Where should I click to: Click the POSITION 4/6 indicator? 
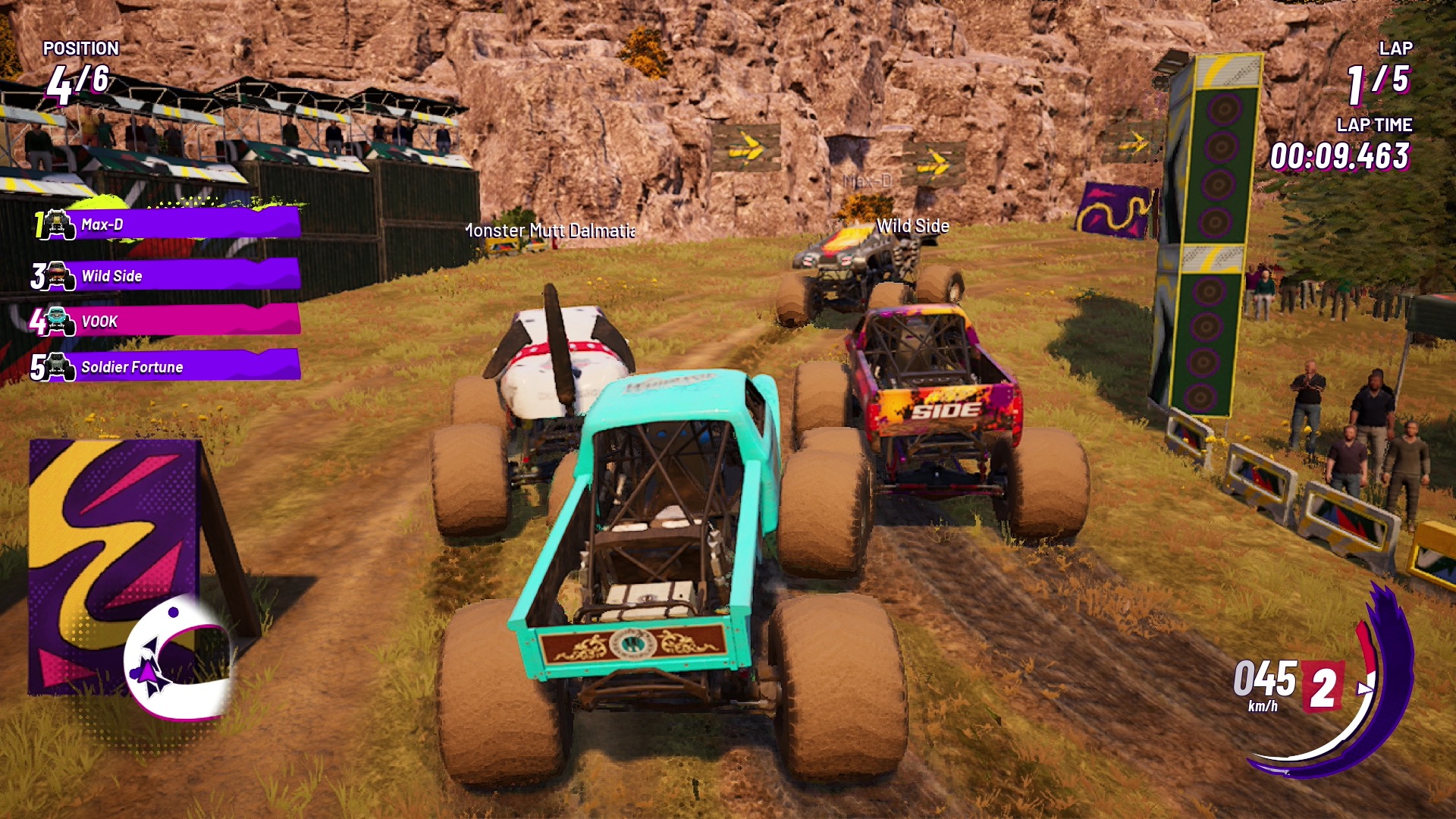point(80,64)
